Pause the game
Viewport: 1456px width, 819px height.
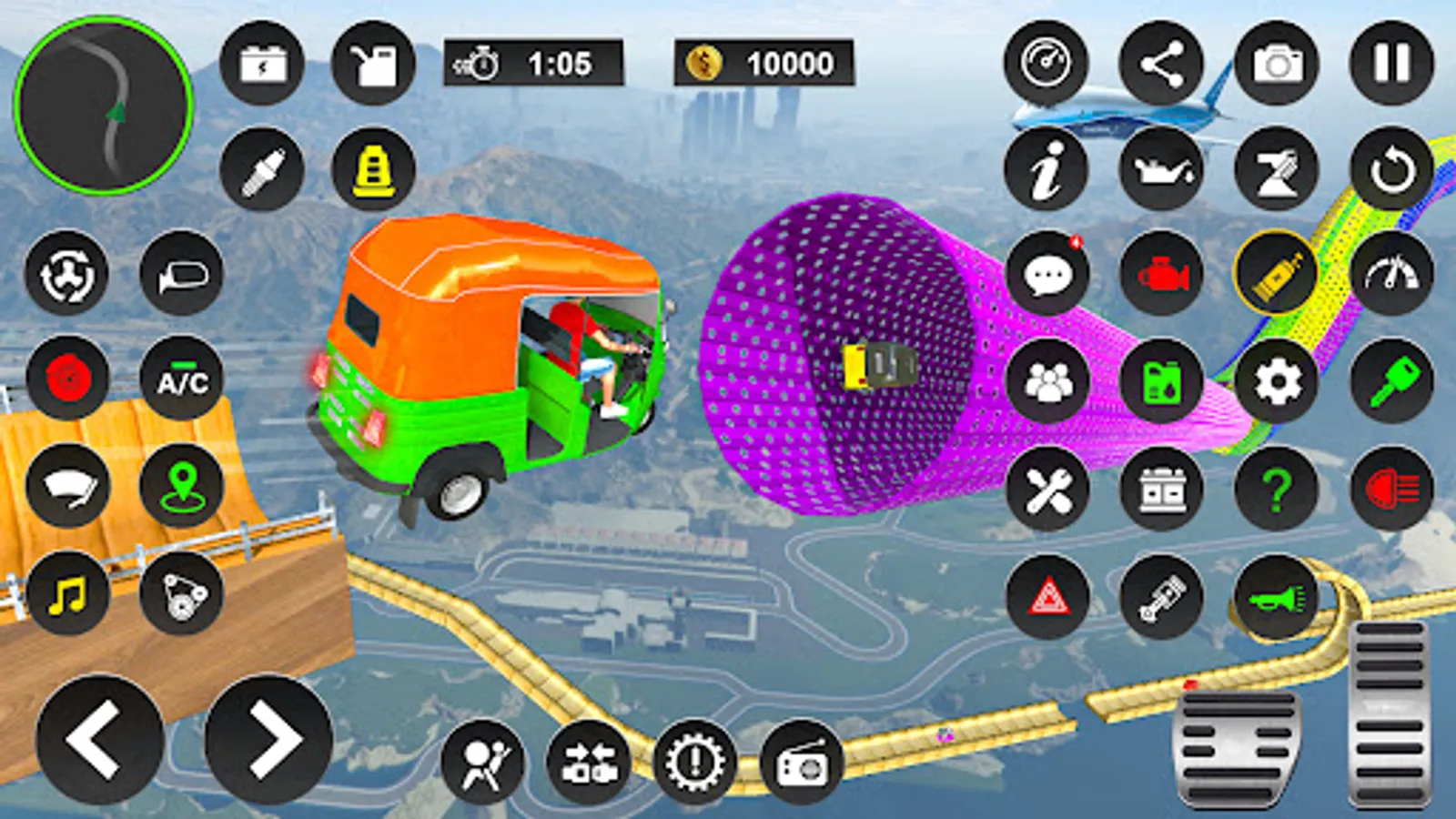click(x=1391, y=64)
